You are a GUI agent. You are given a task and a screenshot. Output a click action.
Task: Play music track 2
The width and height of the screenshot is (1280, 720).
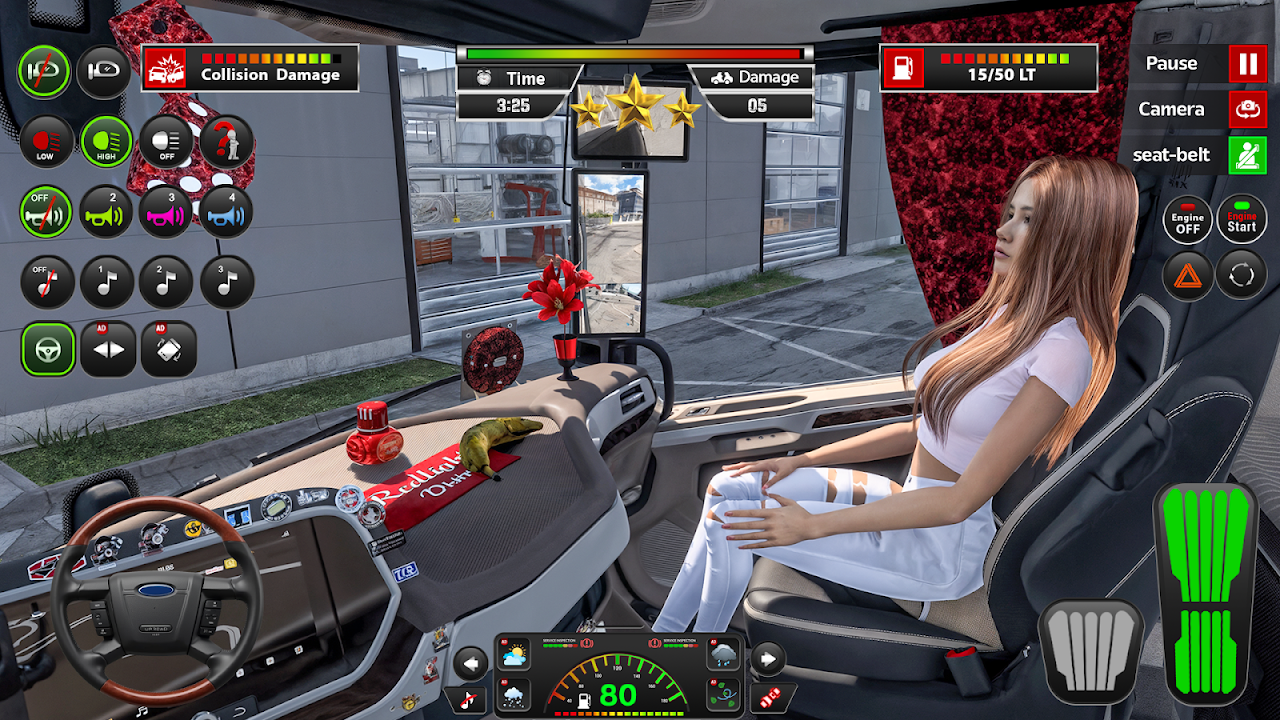point(166,282)
